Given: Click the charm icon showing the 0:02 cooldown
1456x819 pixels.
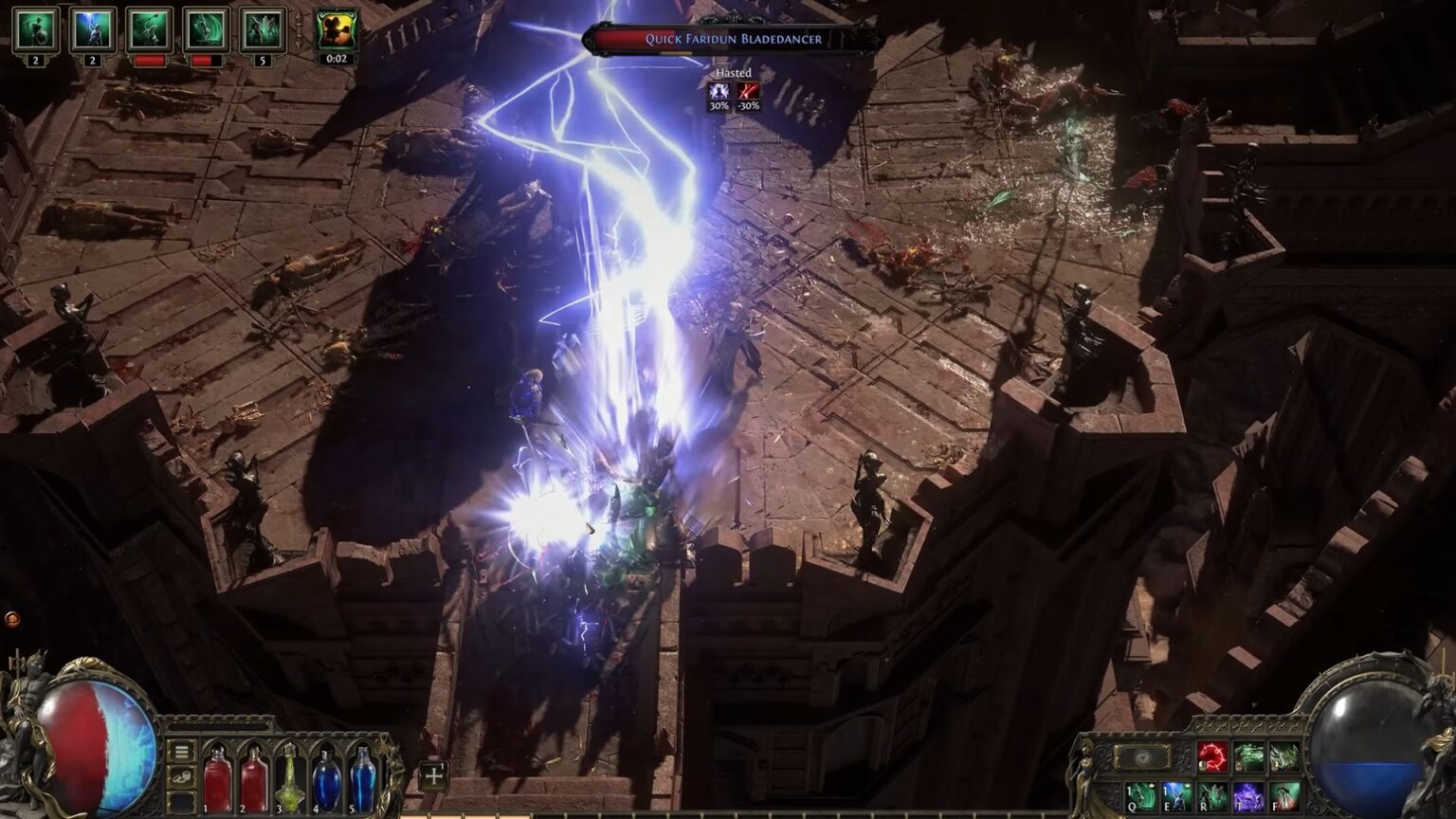Looking at the screenshot, I should click(337, 31).
